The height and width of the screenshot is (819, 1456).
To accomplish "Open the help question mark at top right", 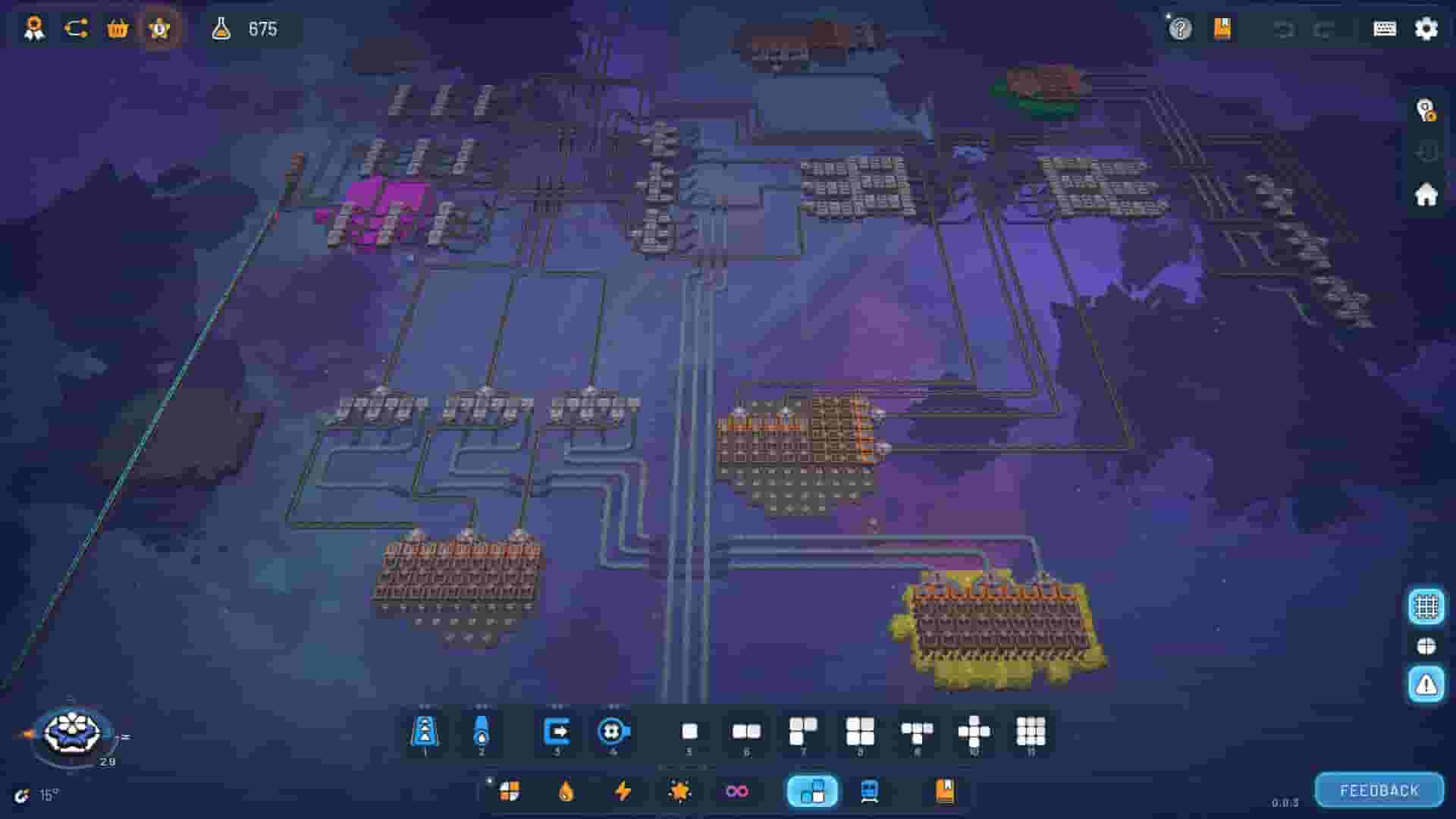I will 1179,30.
